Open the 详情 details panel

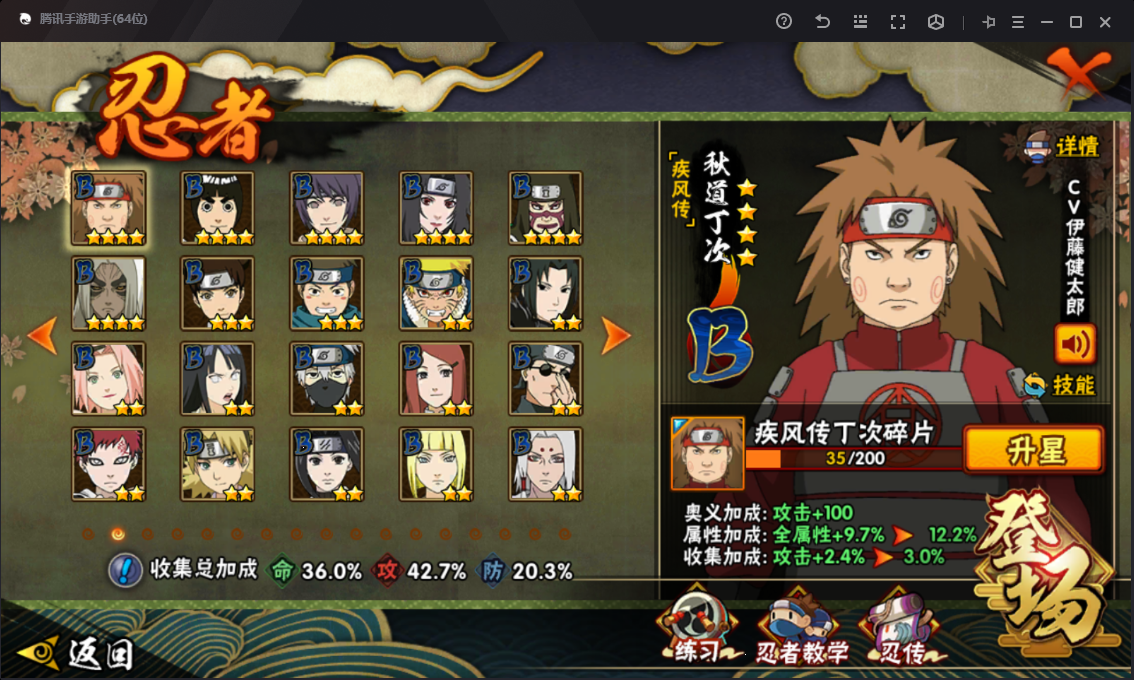click(x=1061, y=147)
